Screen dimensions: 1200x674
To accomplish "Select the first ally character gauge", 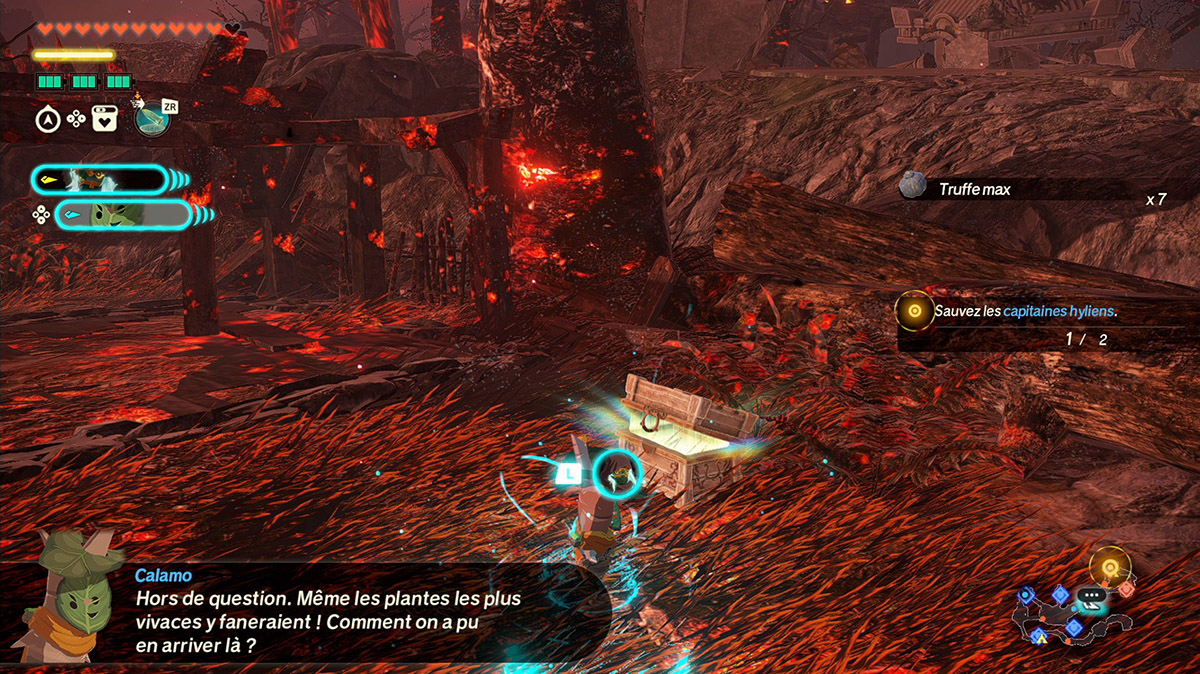I will 99,180.
